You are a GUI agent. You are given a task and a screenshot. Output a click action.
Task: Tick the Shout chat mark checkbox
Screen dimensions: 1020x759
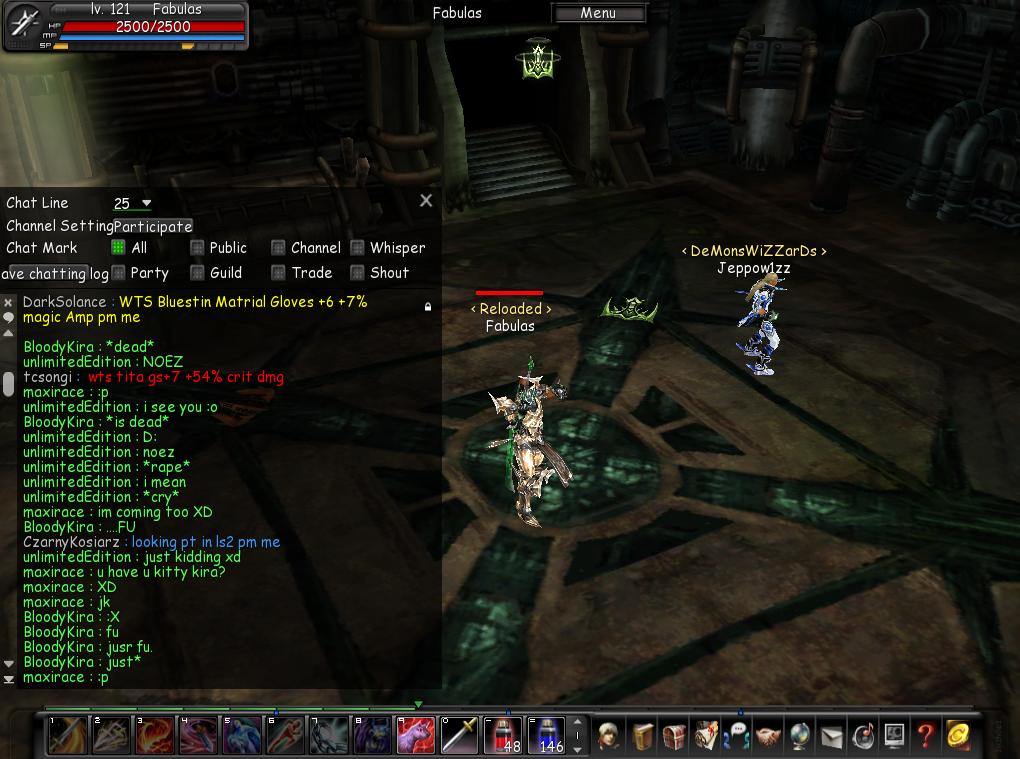click(357, 272)
